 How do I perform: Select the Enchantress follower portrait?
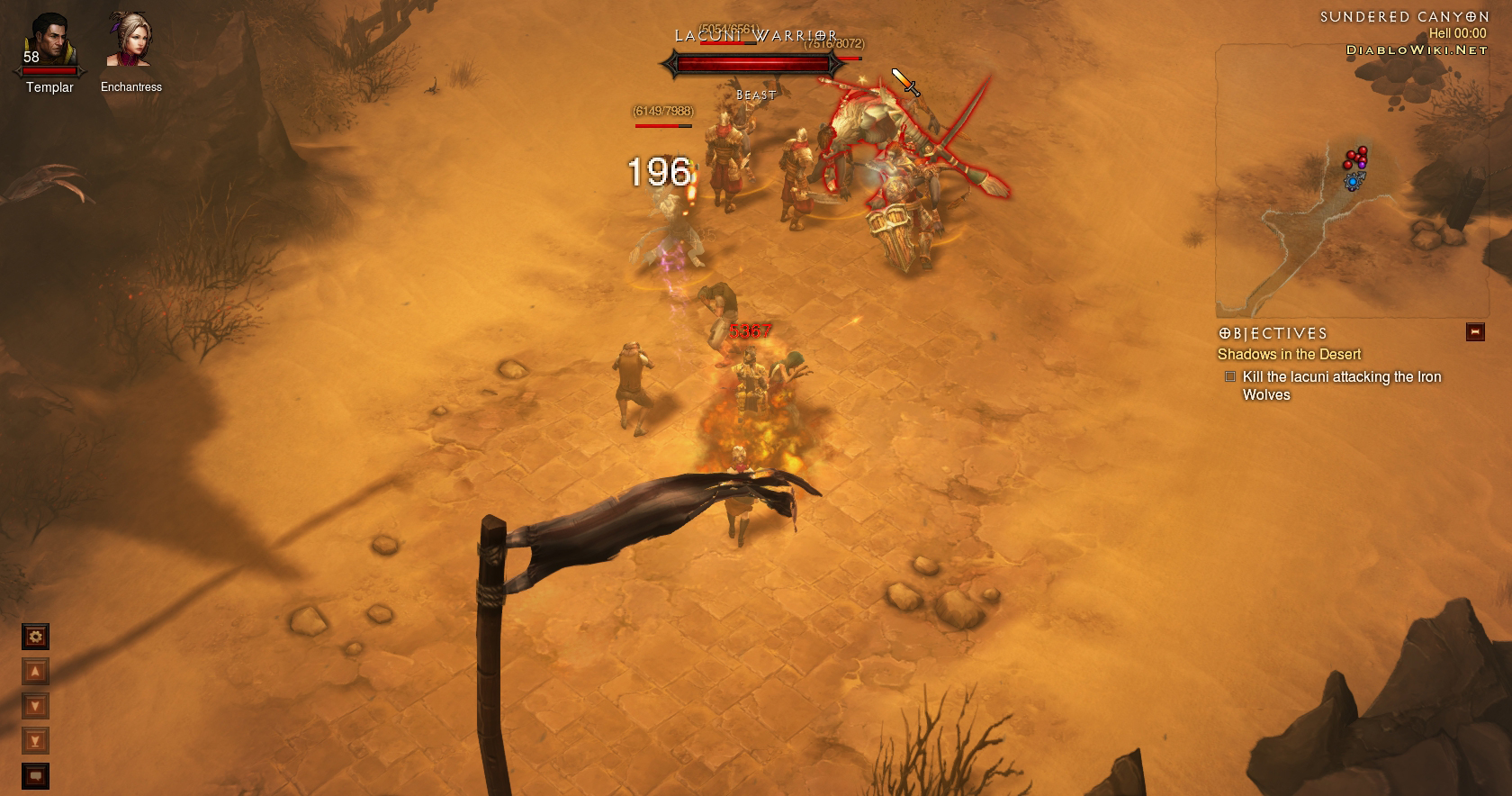point(128,40)
